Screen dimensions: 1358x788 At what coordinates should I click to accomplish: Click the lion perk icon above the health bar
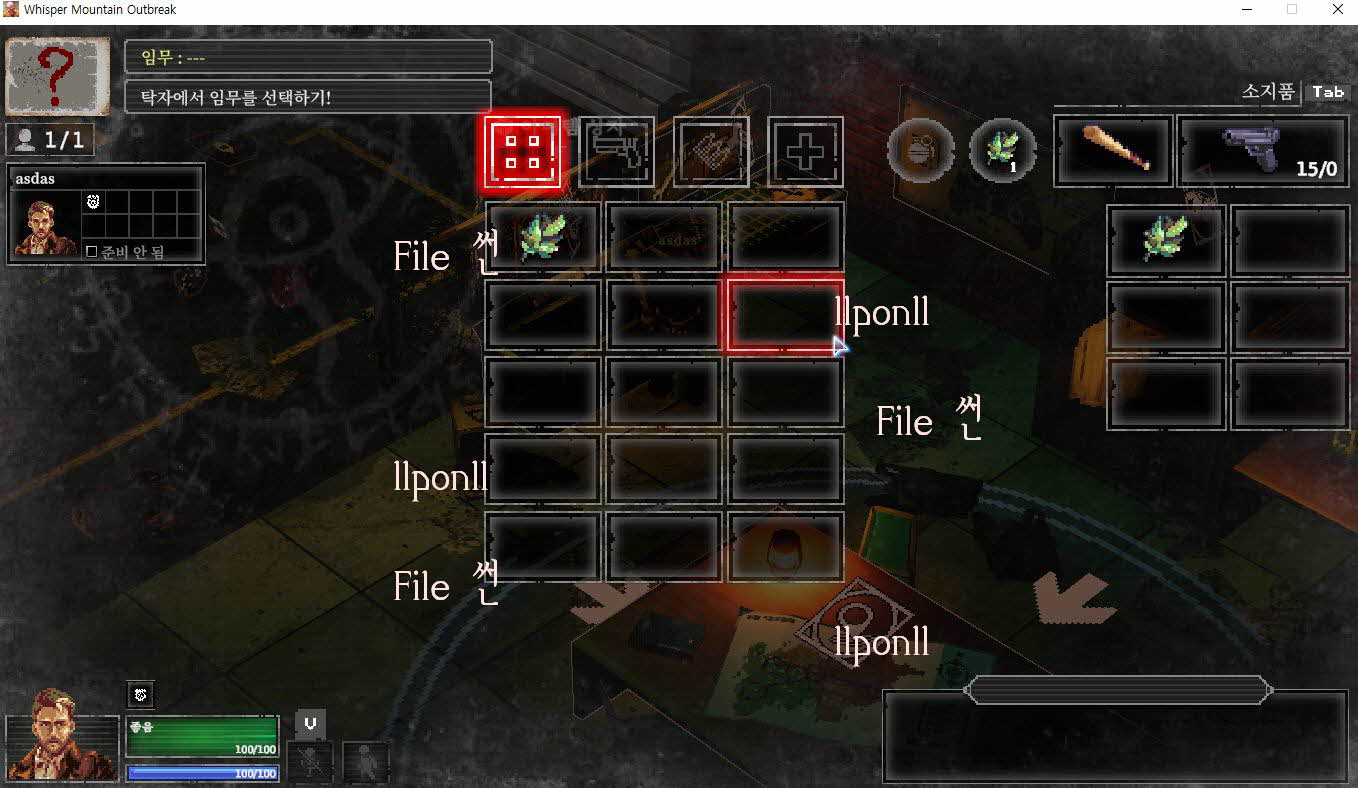pos(141,694)
